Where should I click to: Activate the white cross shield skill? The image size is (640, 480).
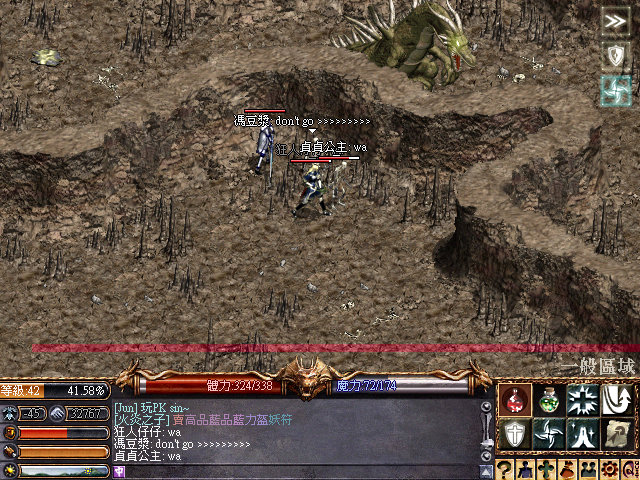pos(515,434)
